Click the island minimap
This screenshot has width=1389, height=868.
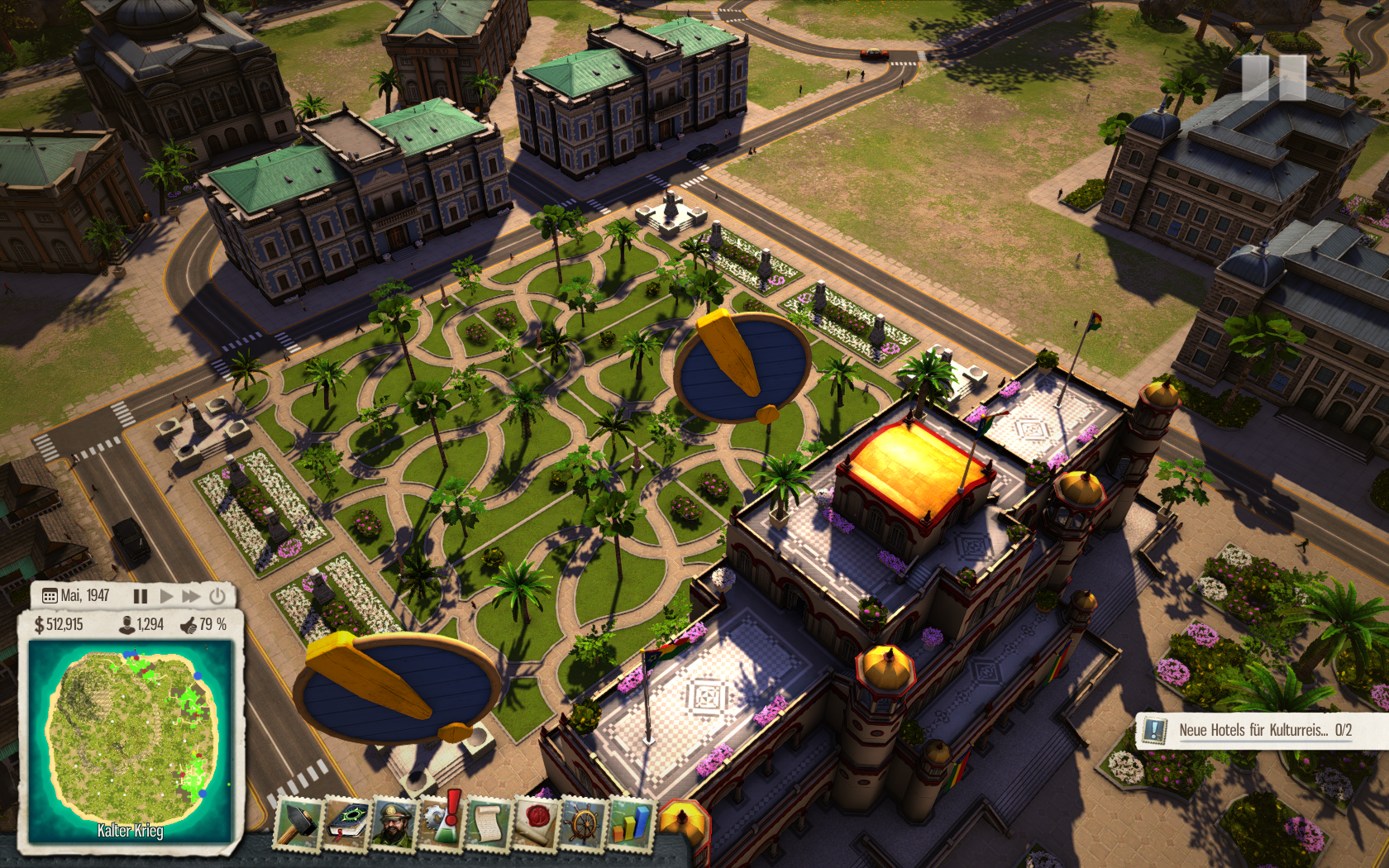click(131, 739)
